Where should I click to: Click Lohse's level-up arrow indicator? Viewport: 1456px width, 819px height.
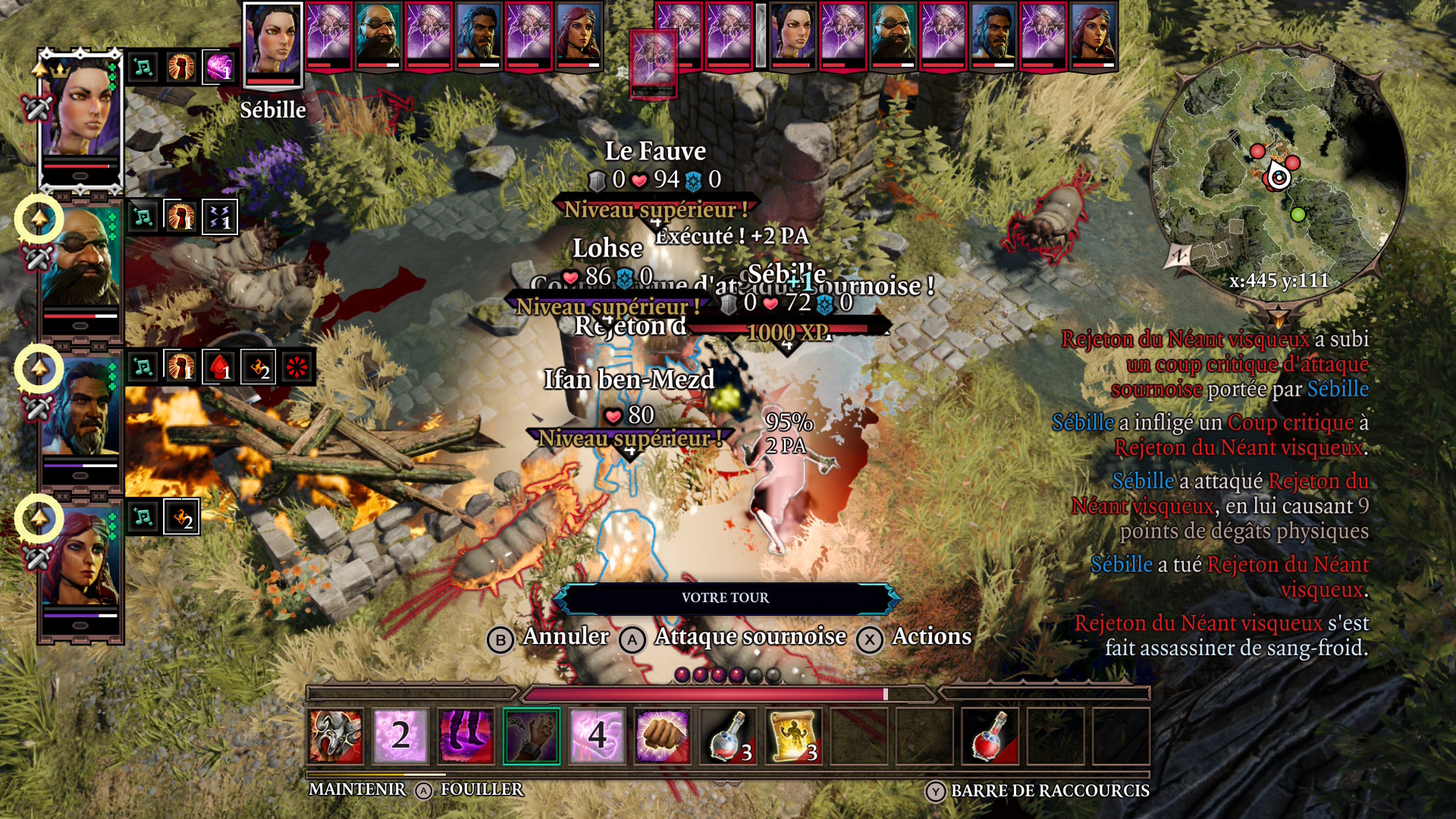(x=39, y=519)
